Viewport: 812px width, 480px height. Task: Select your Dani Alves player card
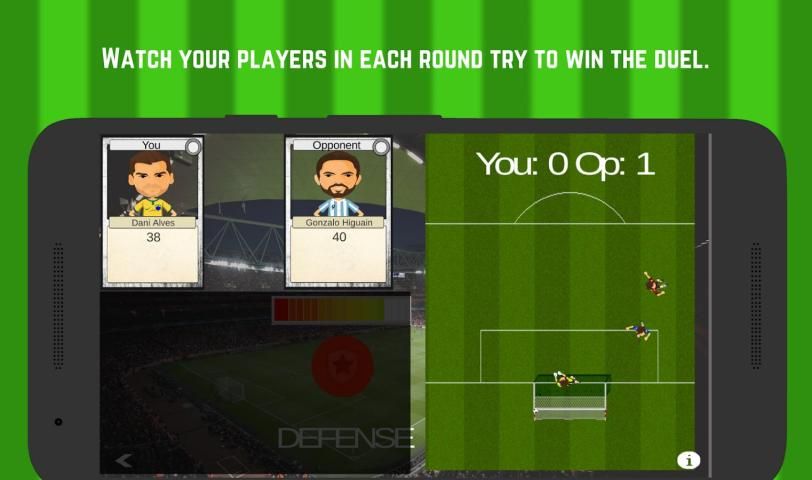point(152,211)
